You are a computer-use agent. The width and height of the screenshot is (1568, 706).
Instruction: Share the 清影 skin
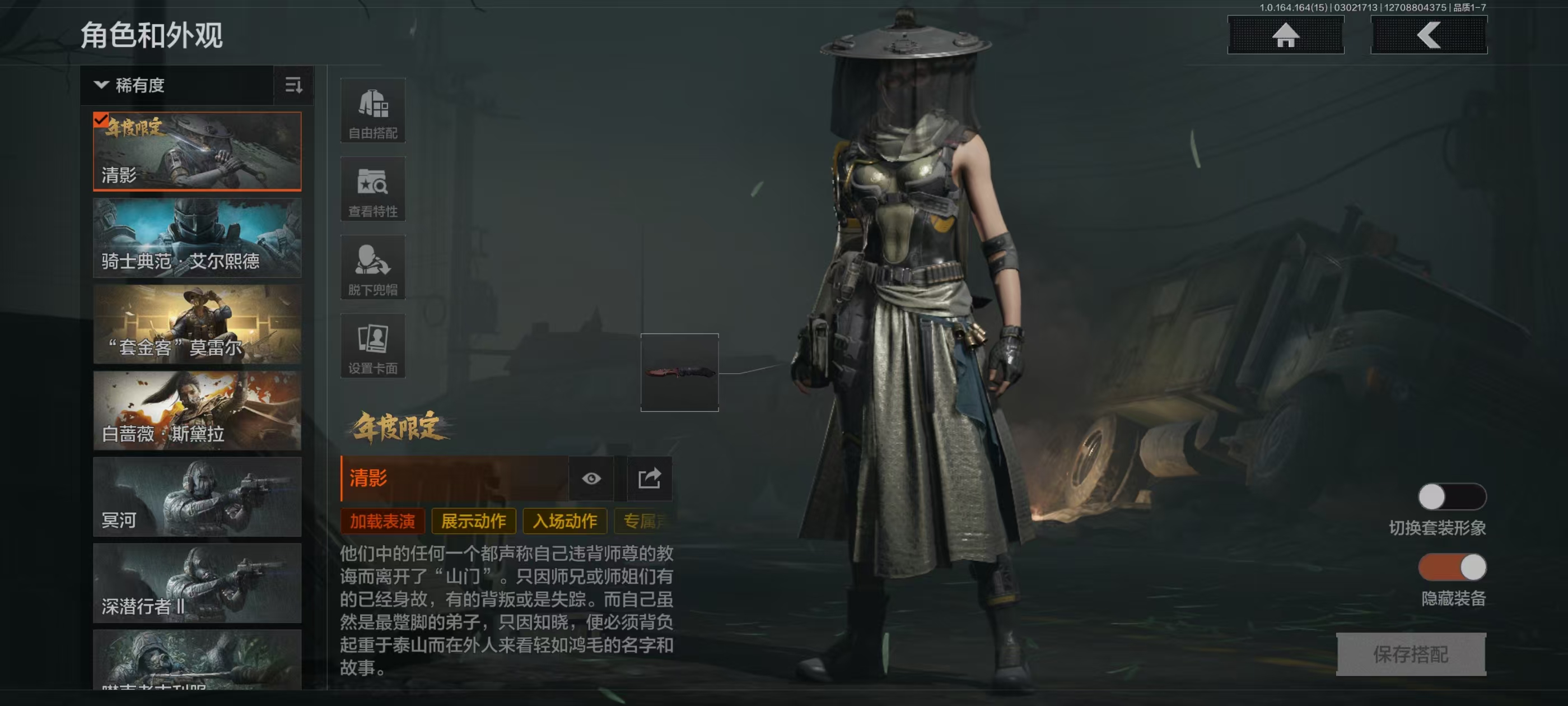tap(649, 478)
